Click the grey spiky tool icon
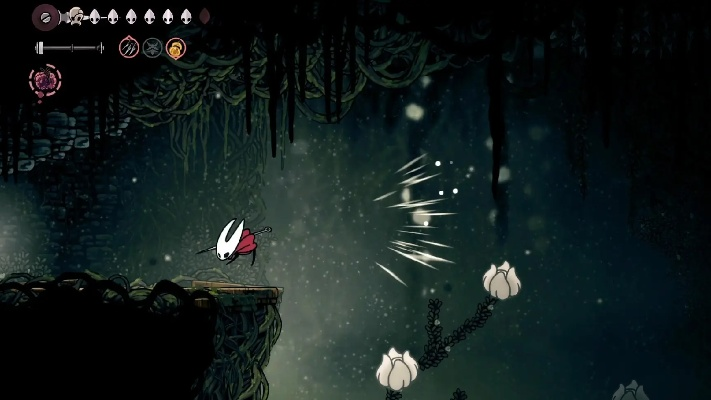 tap(152, 46)
